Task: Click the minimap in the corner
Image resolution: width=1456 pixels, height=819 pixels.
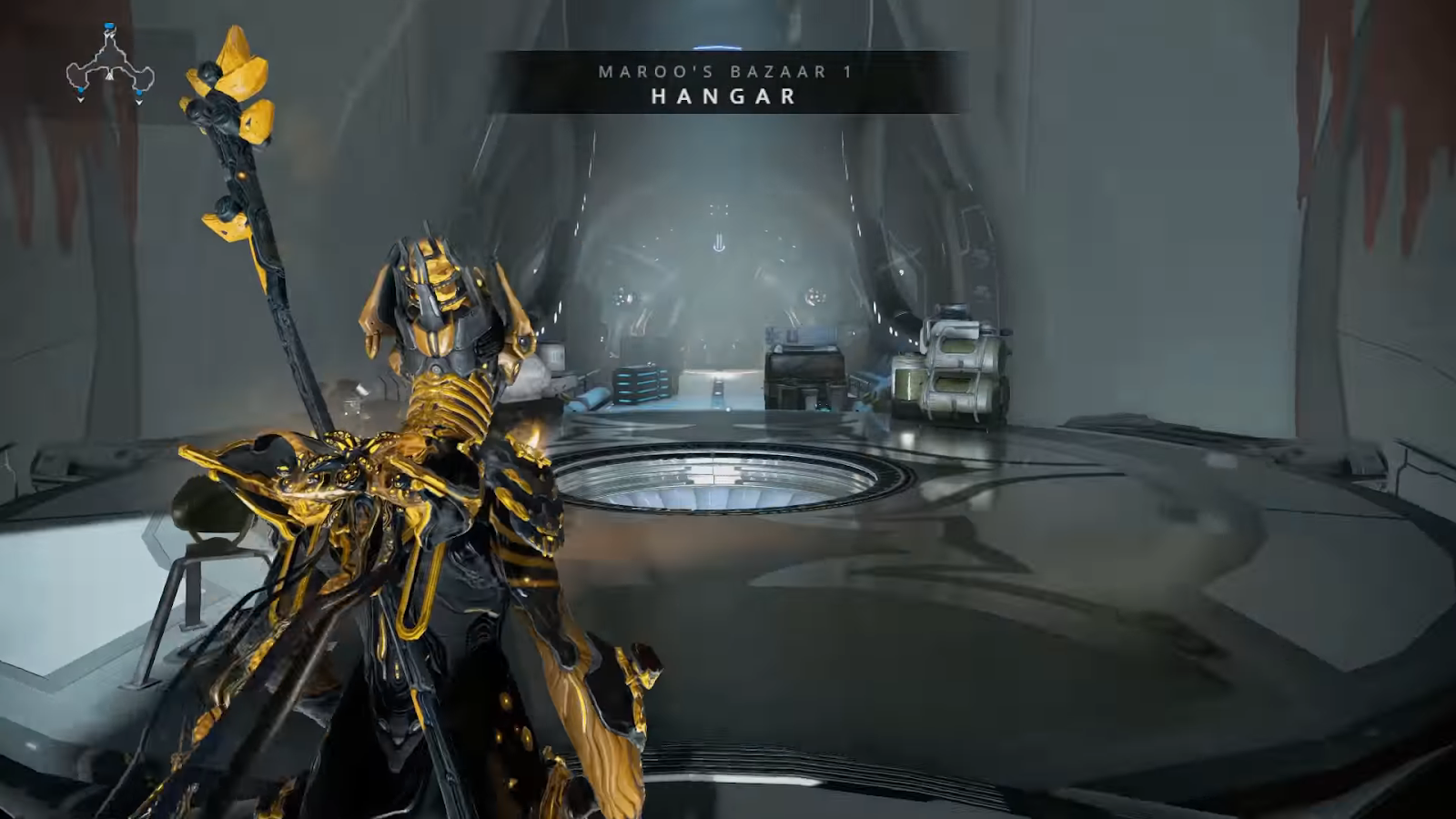Action: coord(110,65)
